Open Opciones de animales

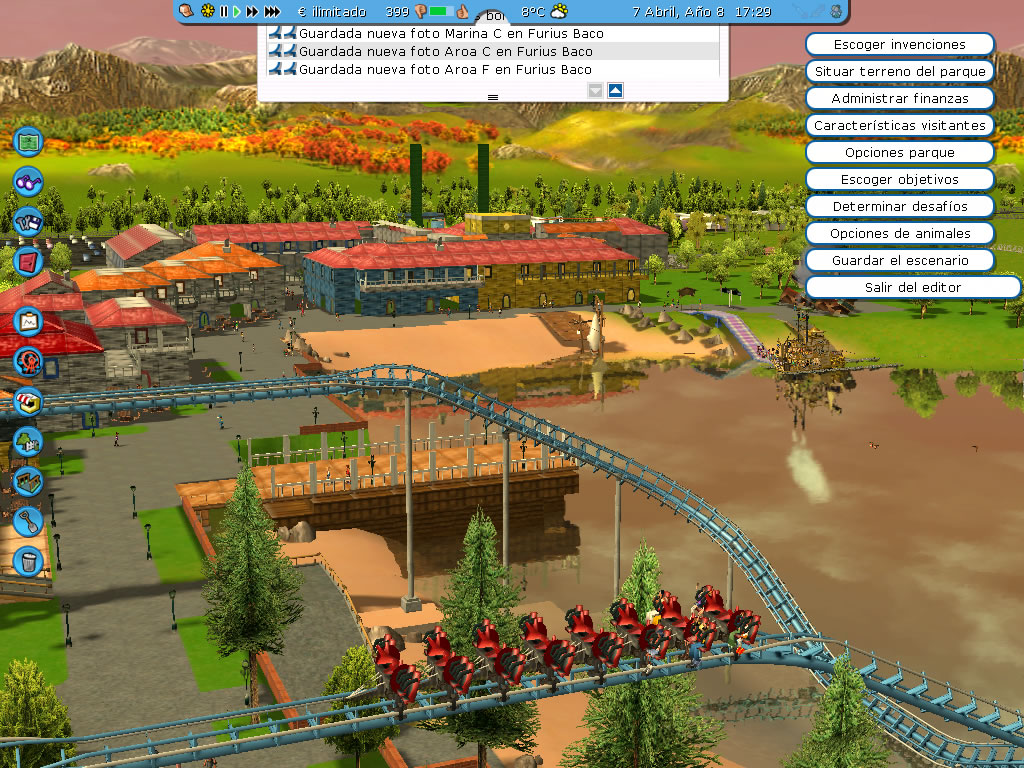click(899, 233)
